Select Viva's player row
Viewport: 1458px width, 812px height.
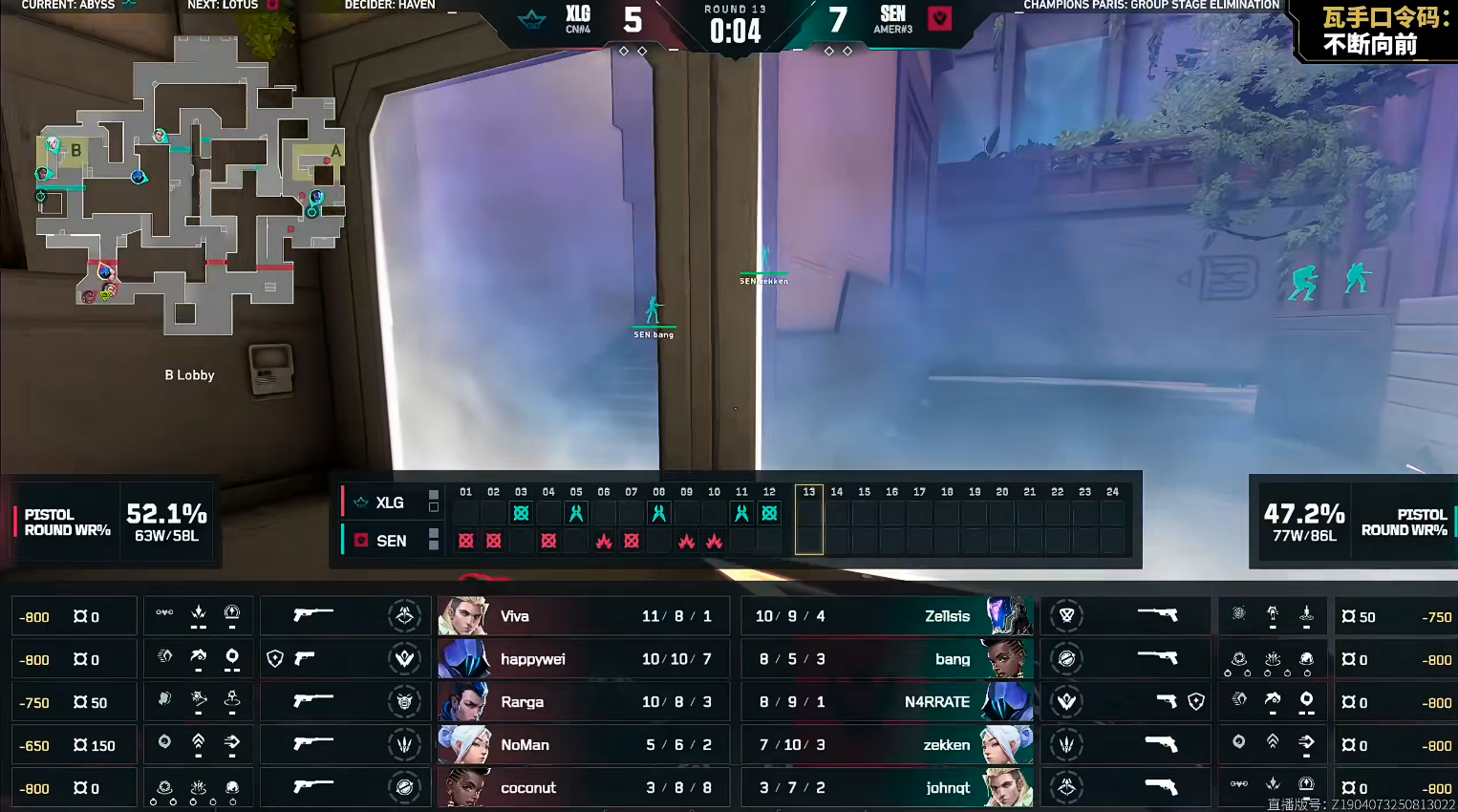coord(583,616)
